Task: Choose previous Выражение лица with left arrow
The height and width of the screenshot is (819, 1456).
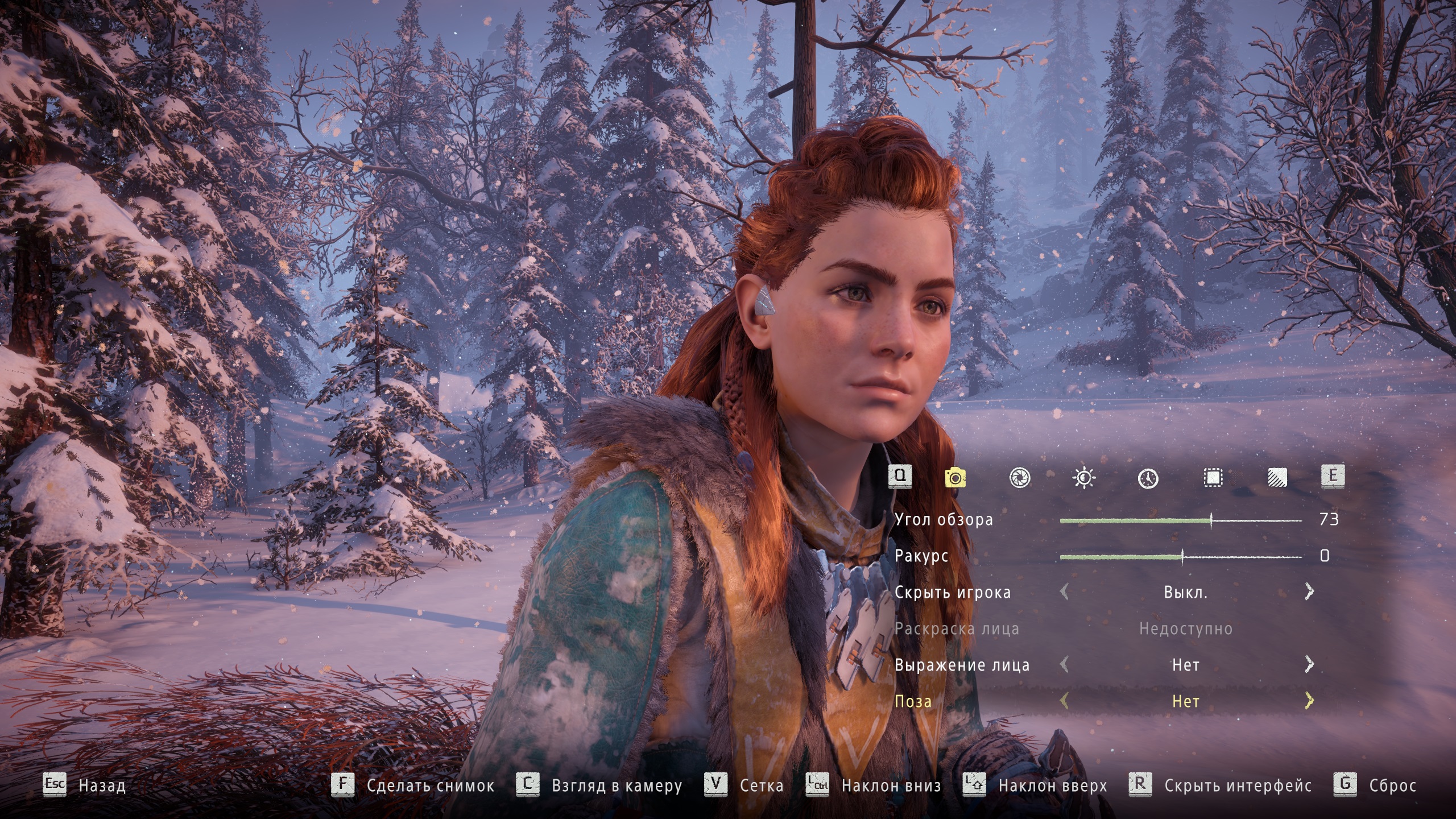Action: [1064, 664]
